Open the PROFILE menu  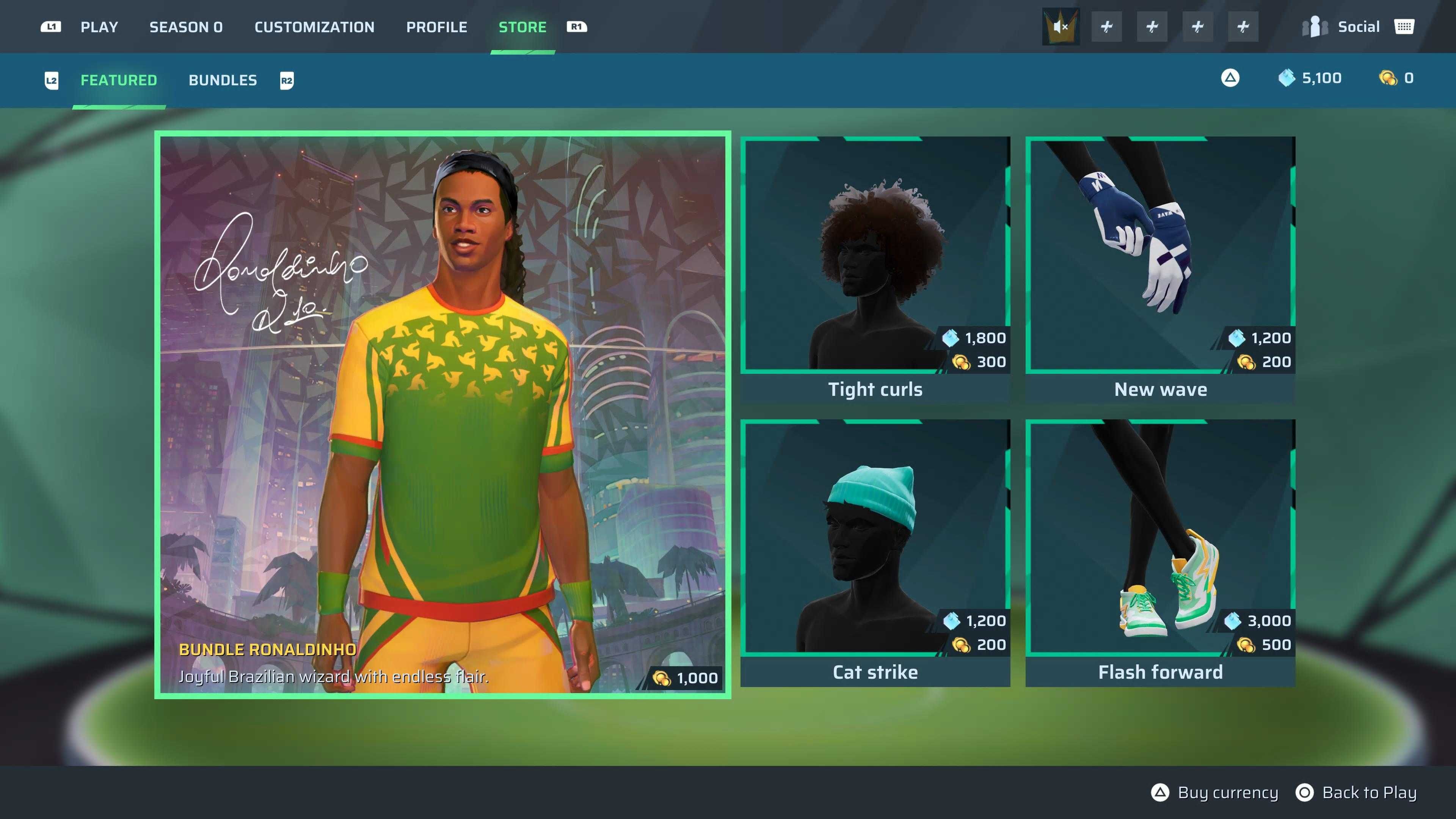pyautogui.click(x=437, y=27)
